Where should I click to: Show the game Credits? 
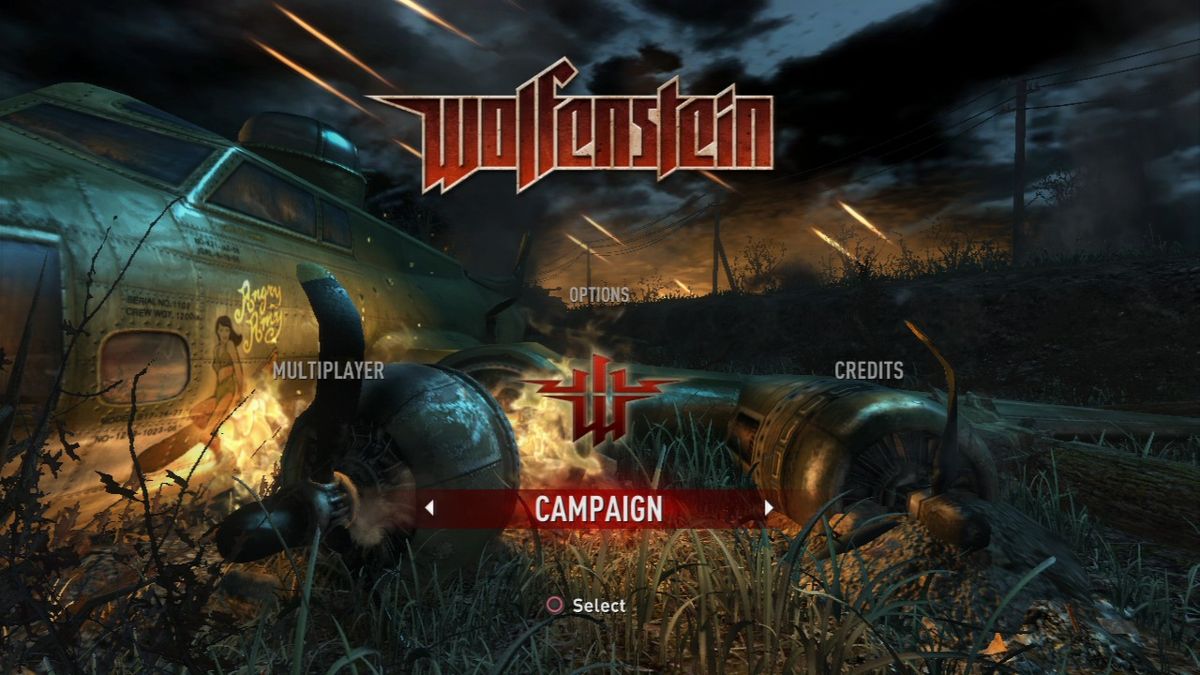[869, 371]
